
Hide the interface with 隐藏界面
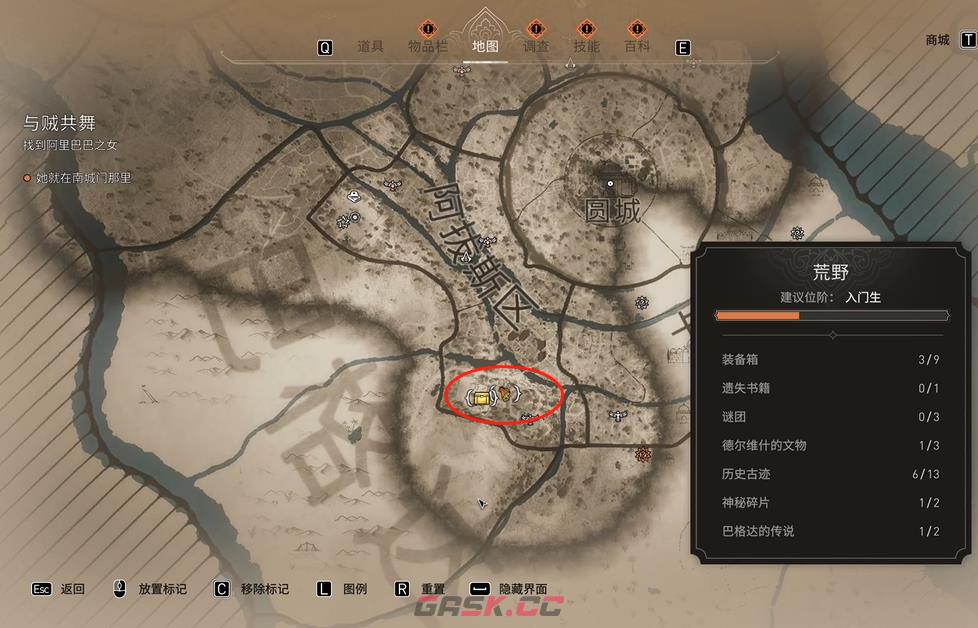pyautogui.click(x=522, y=589)
